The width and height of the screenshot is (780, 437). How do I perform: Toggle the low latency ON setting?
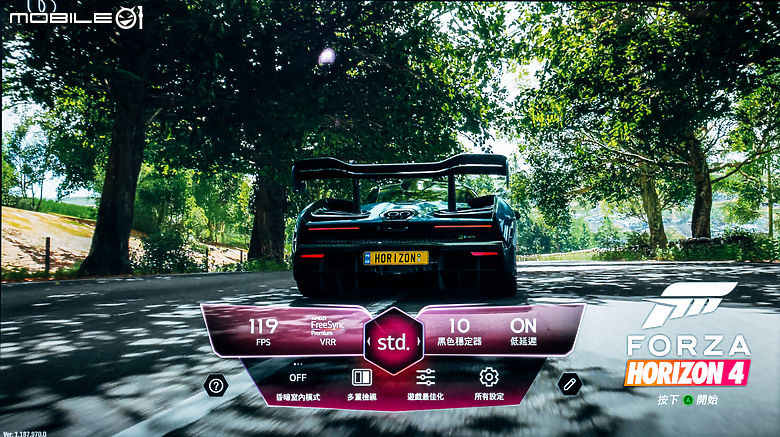coord(523,331)
